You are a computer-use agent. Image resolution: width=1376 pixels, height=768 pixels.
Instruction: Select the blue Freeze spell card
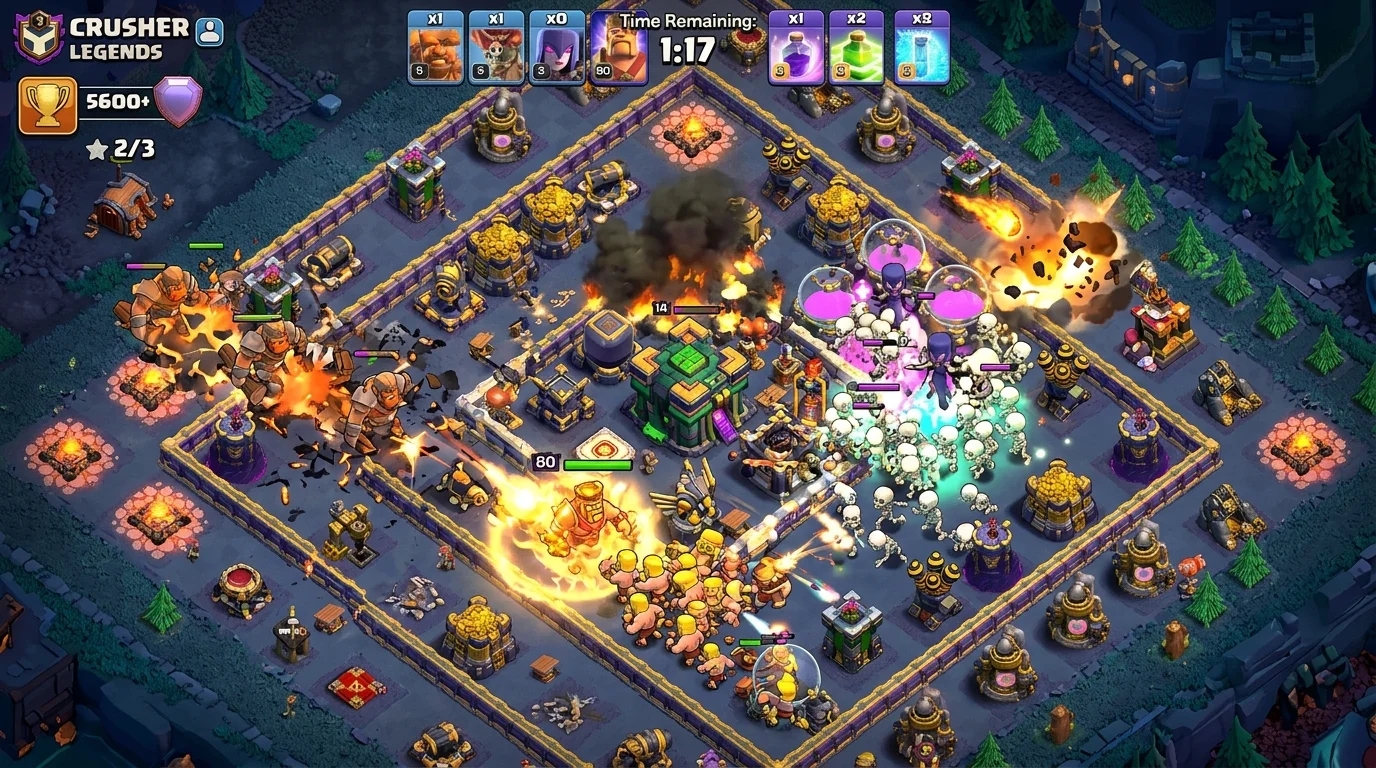click(x=921, y=47)
